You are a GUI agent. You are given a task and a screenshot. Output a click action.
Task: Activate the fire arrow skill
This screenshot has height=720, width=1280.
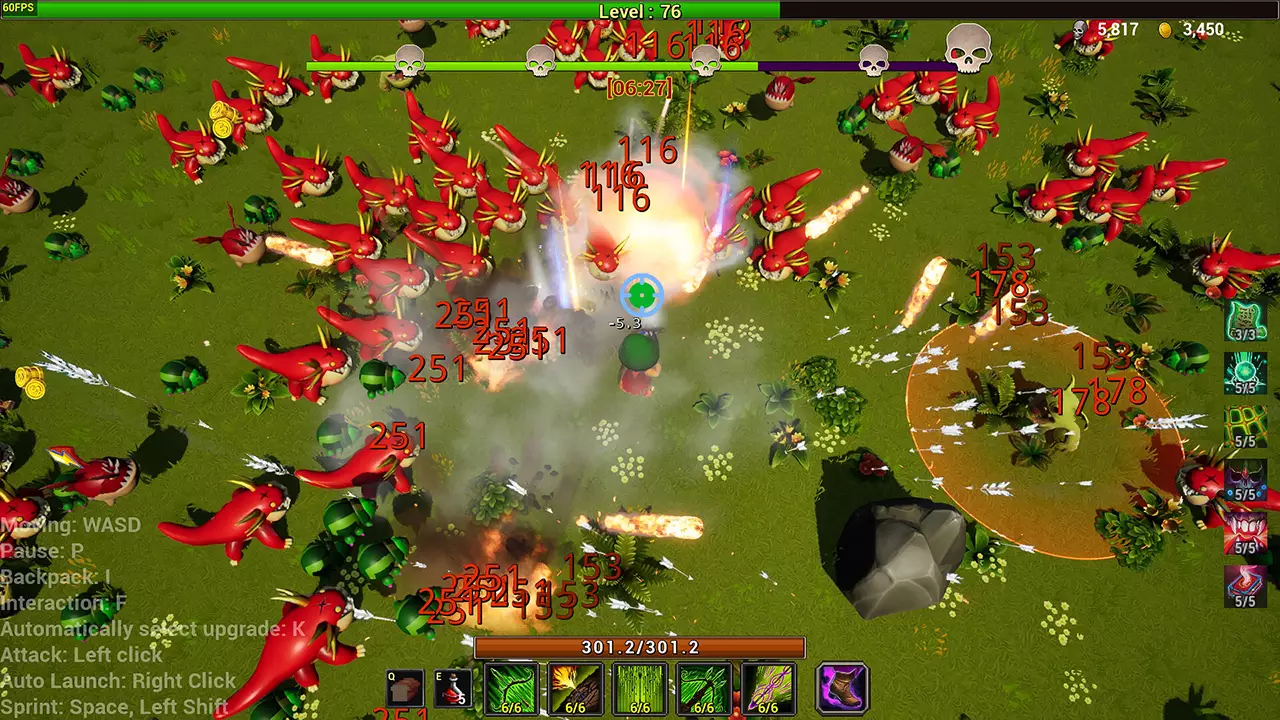[575, 687]
